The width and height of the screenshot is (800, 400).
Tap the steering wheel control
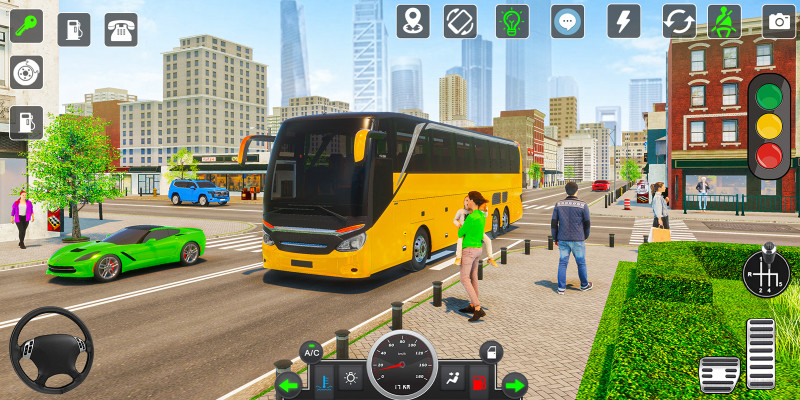(50, 350)
